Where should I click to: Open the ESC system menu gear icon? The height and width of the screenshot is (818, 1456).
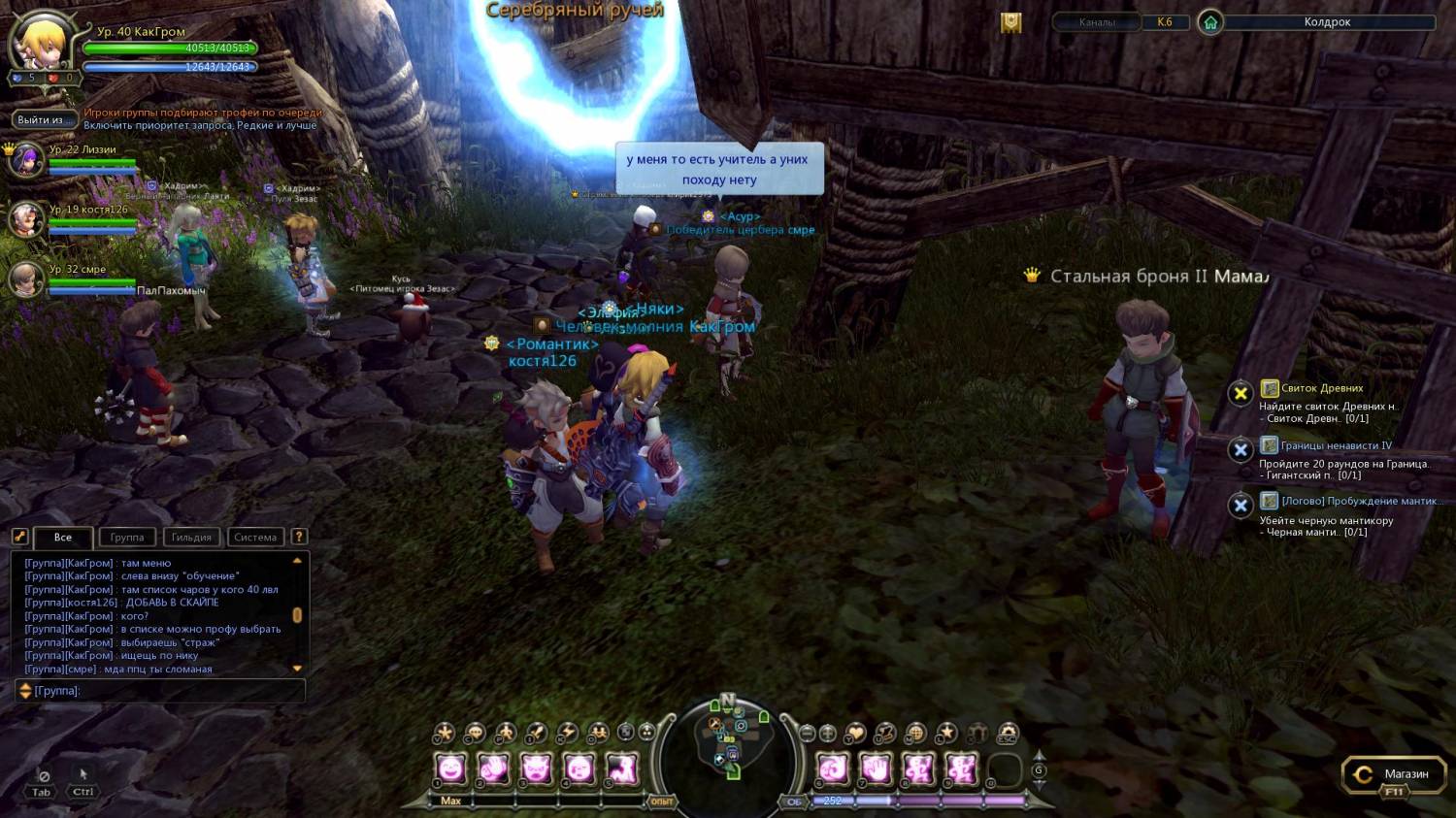pos(1008,734)
